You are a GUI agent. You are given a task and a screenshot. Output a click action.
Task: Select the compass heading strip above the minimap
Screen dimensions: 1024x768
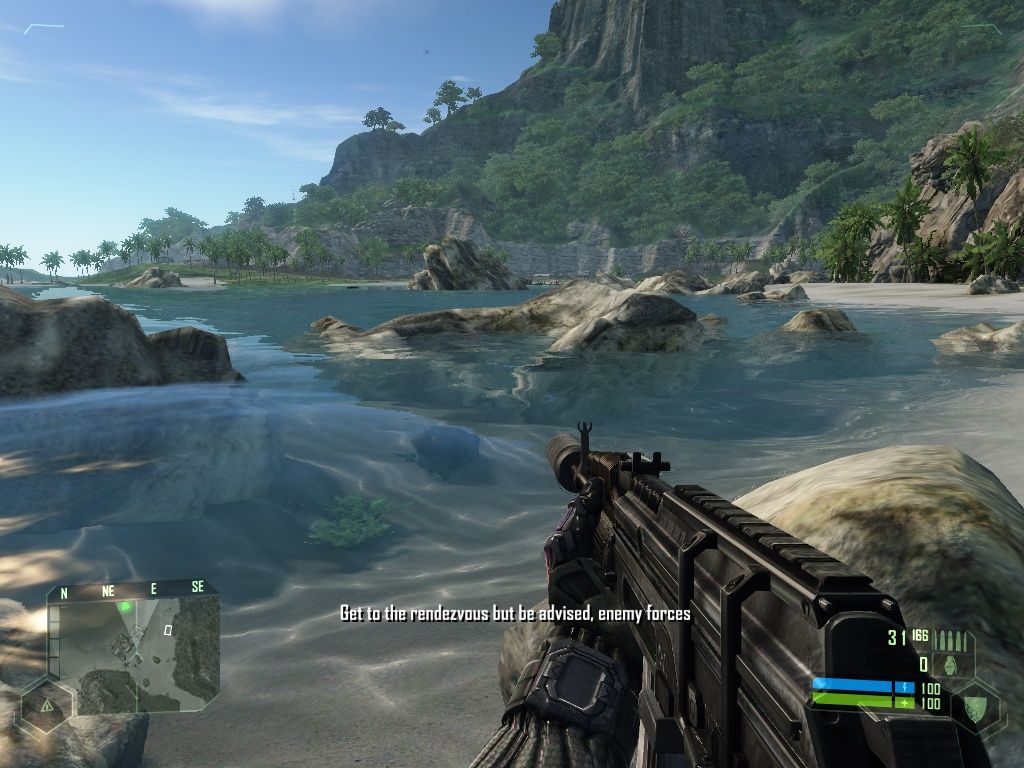click(x=131, y=590)
